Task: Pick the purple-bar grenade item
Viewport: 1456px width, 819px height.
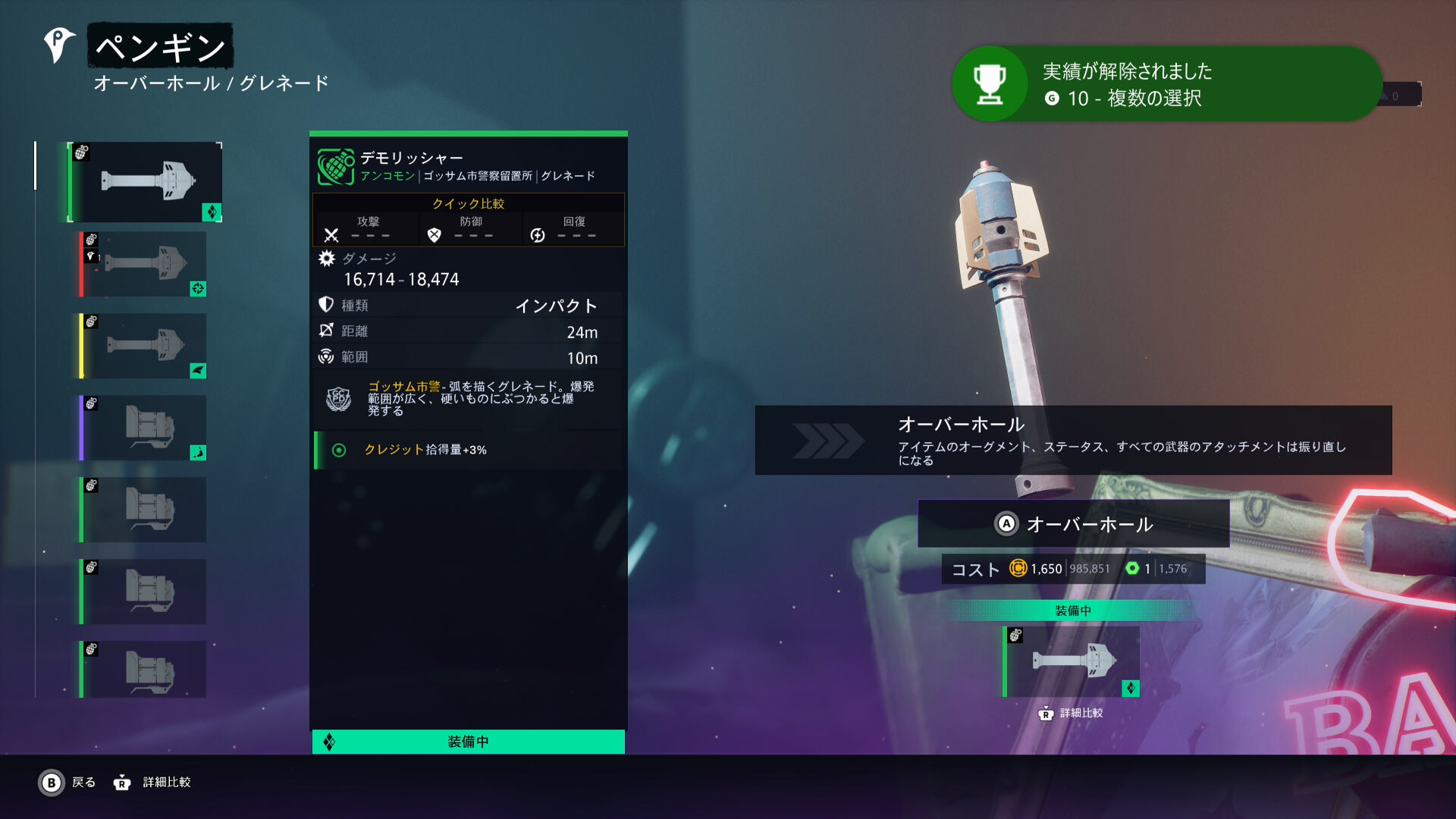Action: coord(144,428)
